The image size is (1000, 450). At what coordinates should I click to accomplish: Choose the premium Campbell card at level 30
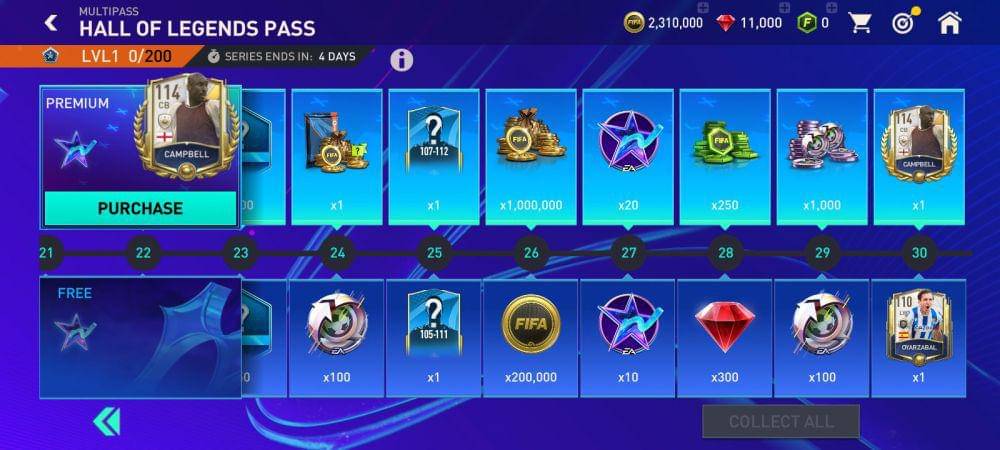919,156
